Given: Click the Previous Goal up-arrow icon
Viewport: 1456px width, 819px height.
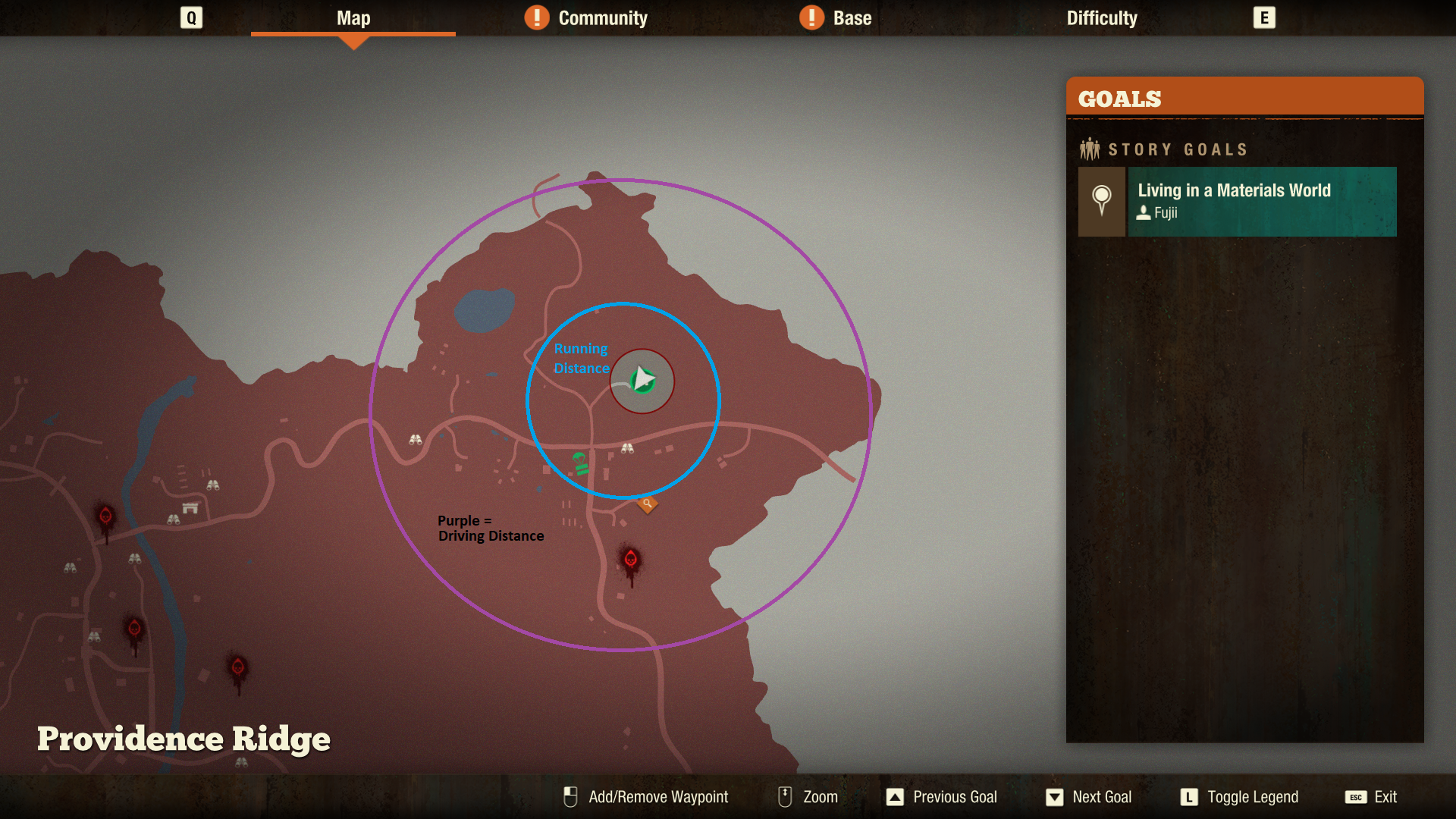Looking at the screenshot, I should pyautogui.click(x=896, y=797).
